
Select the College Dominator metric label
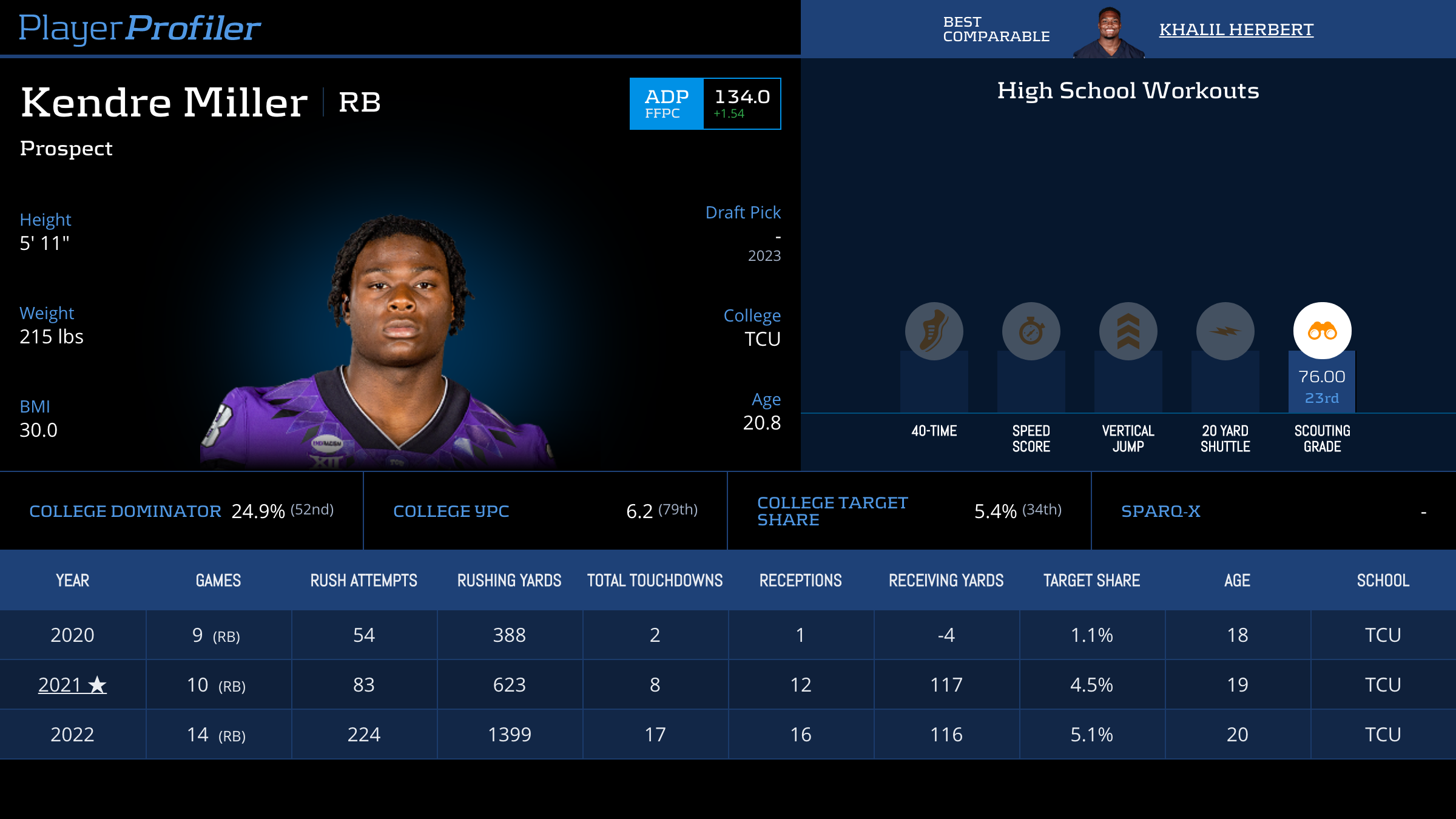coord(125,511)
